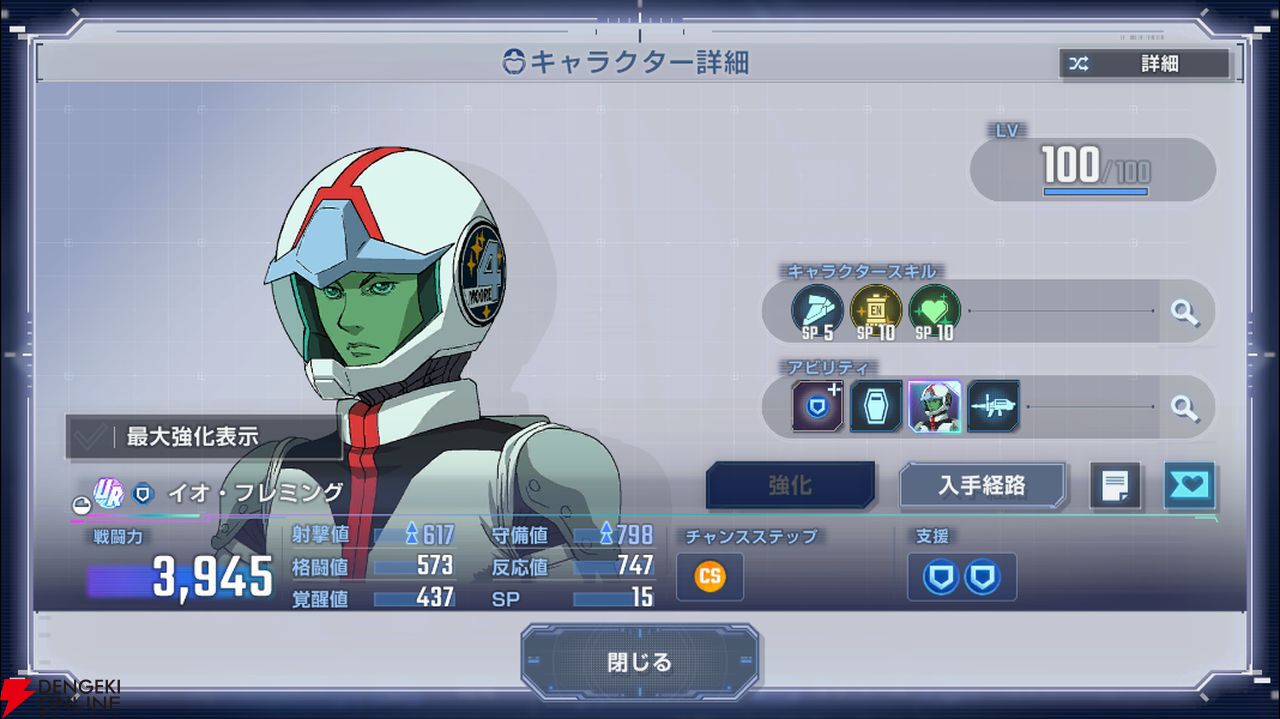
Task: Open the 入手経路 acquisition route
Action: 982,486
